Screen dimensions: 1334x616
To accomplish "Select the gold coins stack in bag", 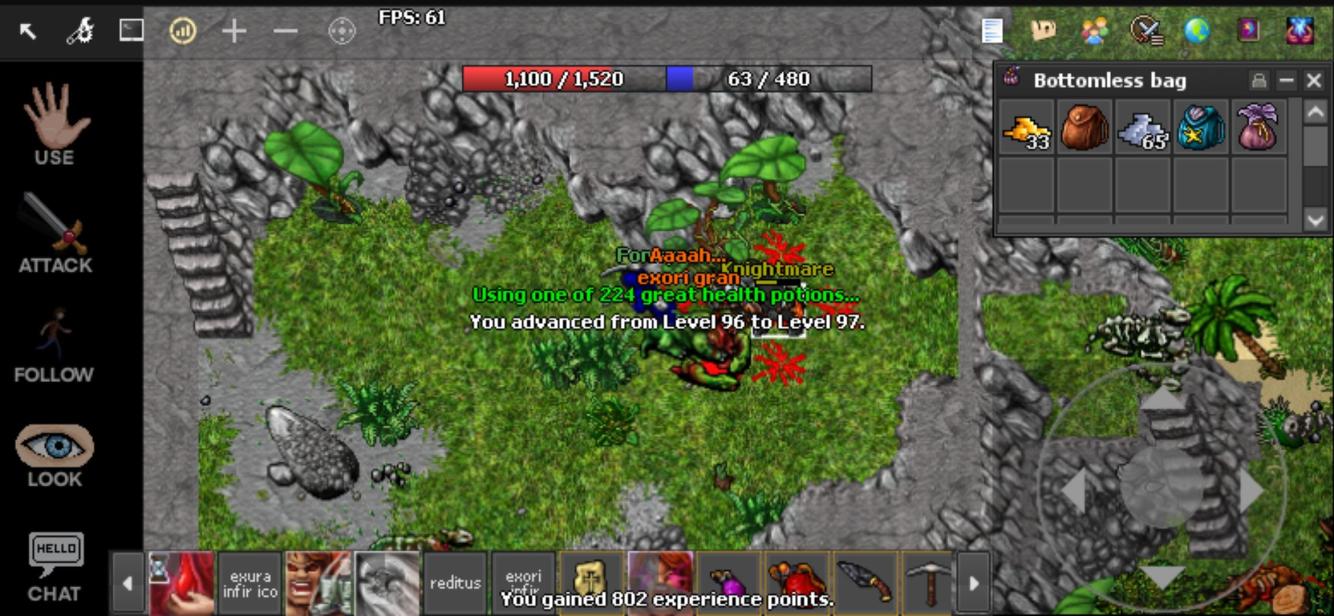I will pos(1026,128).
